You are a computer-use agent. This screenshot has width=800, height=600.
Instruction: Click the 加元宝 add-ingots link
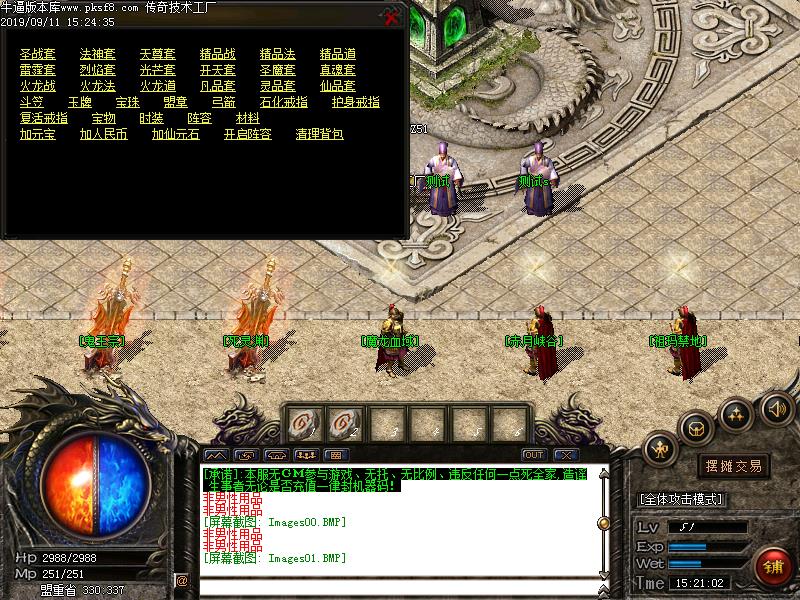pyautogui.click(x=38, y=134)
